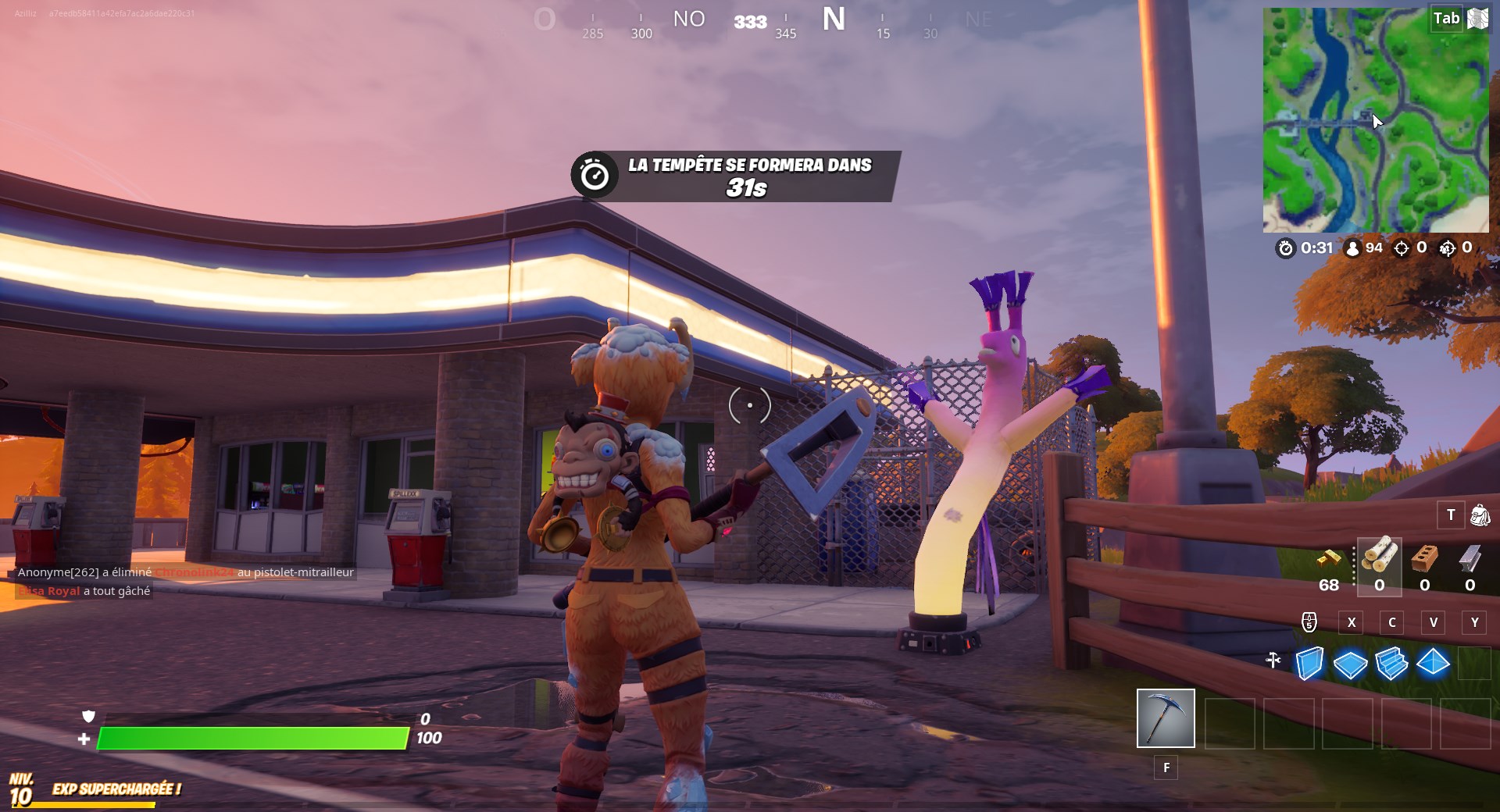1500x812 pixels.
Task: Select the pickaxe in hotbar slot F
Action: tap(1166, 718)
